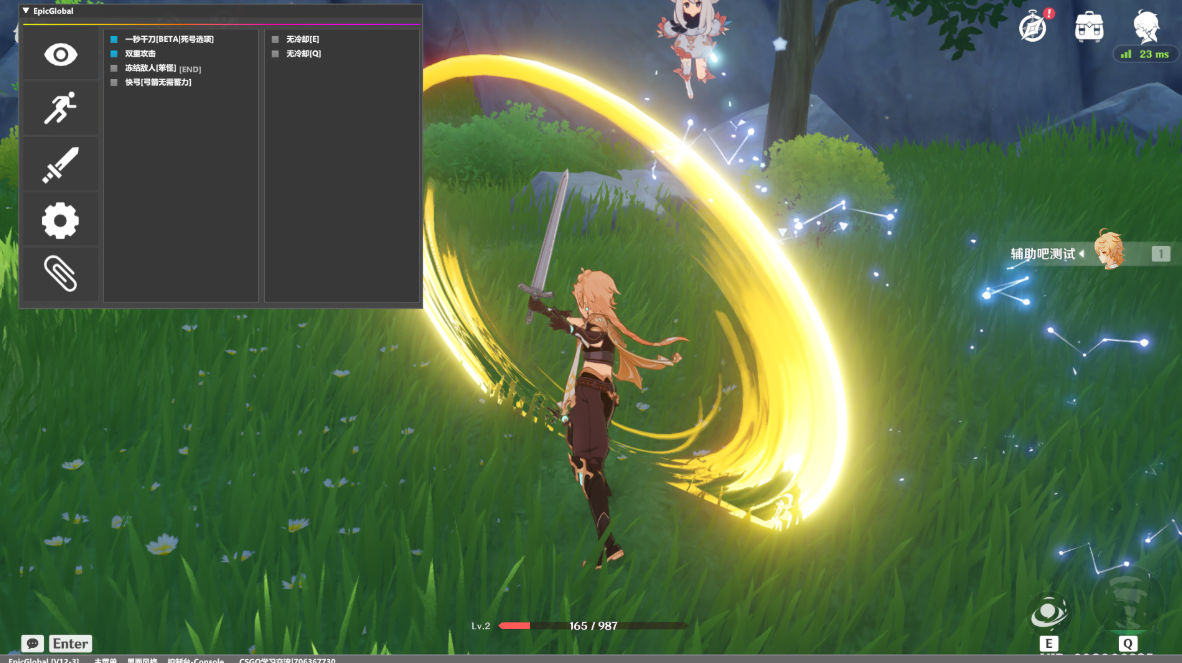Viewport: 1182px width, 663px height.
Task: Activate the elemental skill eye icon
Action: click(x=1048, y=610)
